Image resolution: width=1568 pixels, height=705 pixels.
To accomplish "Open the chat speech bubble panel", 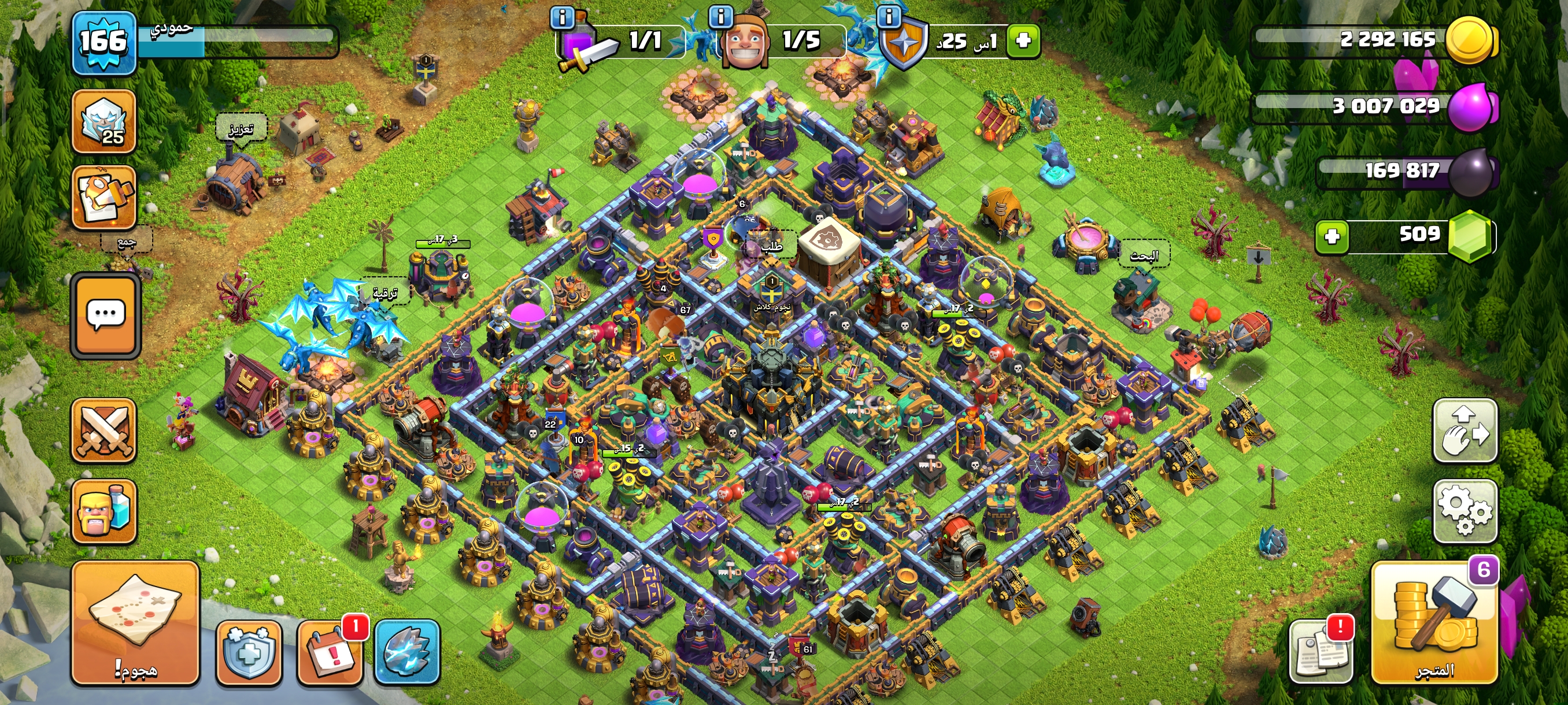I will [x=106, y=316].
